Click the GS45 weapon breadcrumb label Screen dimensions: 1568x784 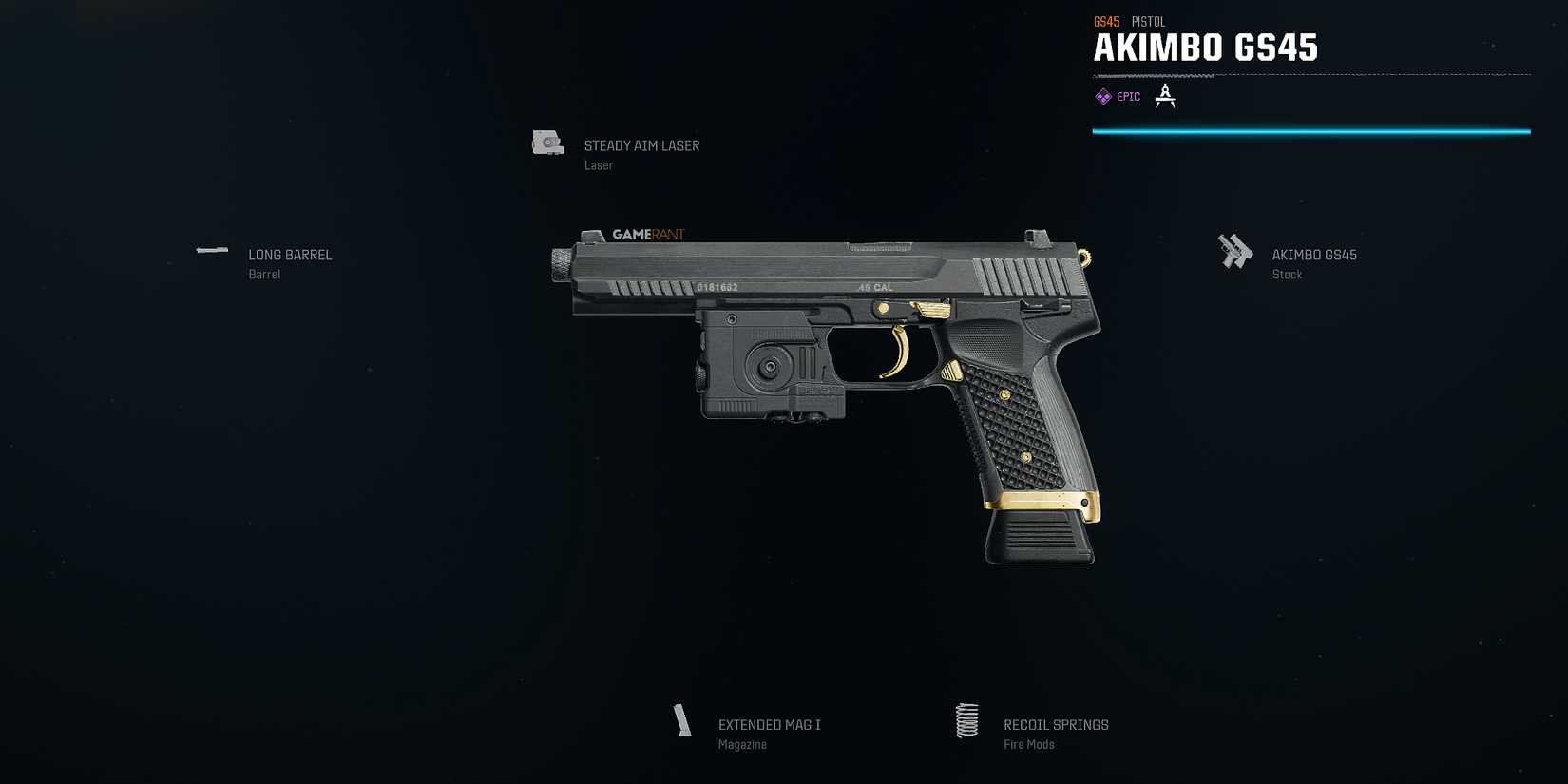1105,21
